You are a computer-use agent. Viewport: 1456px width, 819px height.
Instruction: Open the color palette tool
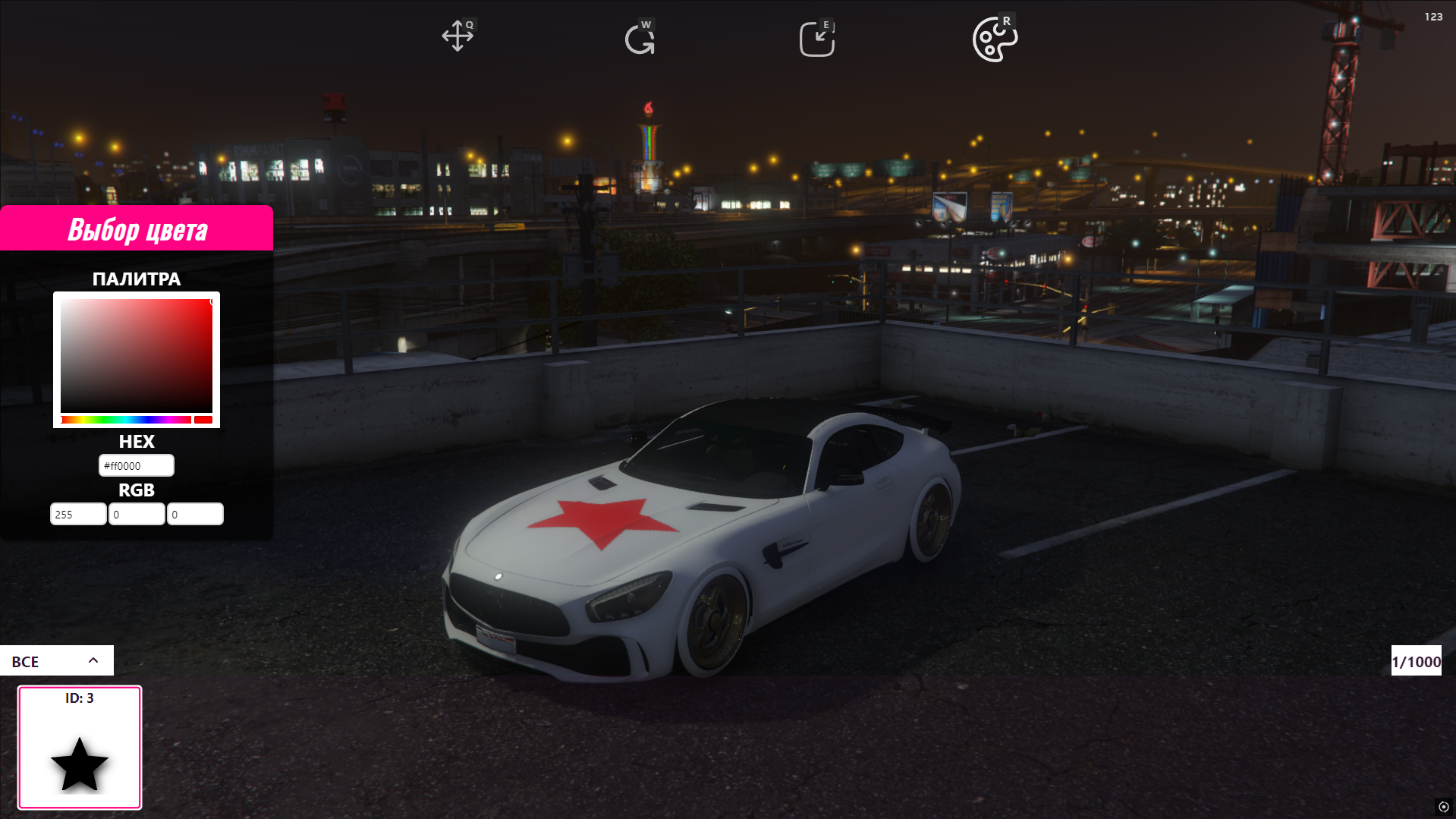click(994, 39)
